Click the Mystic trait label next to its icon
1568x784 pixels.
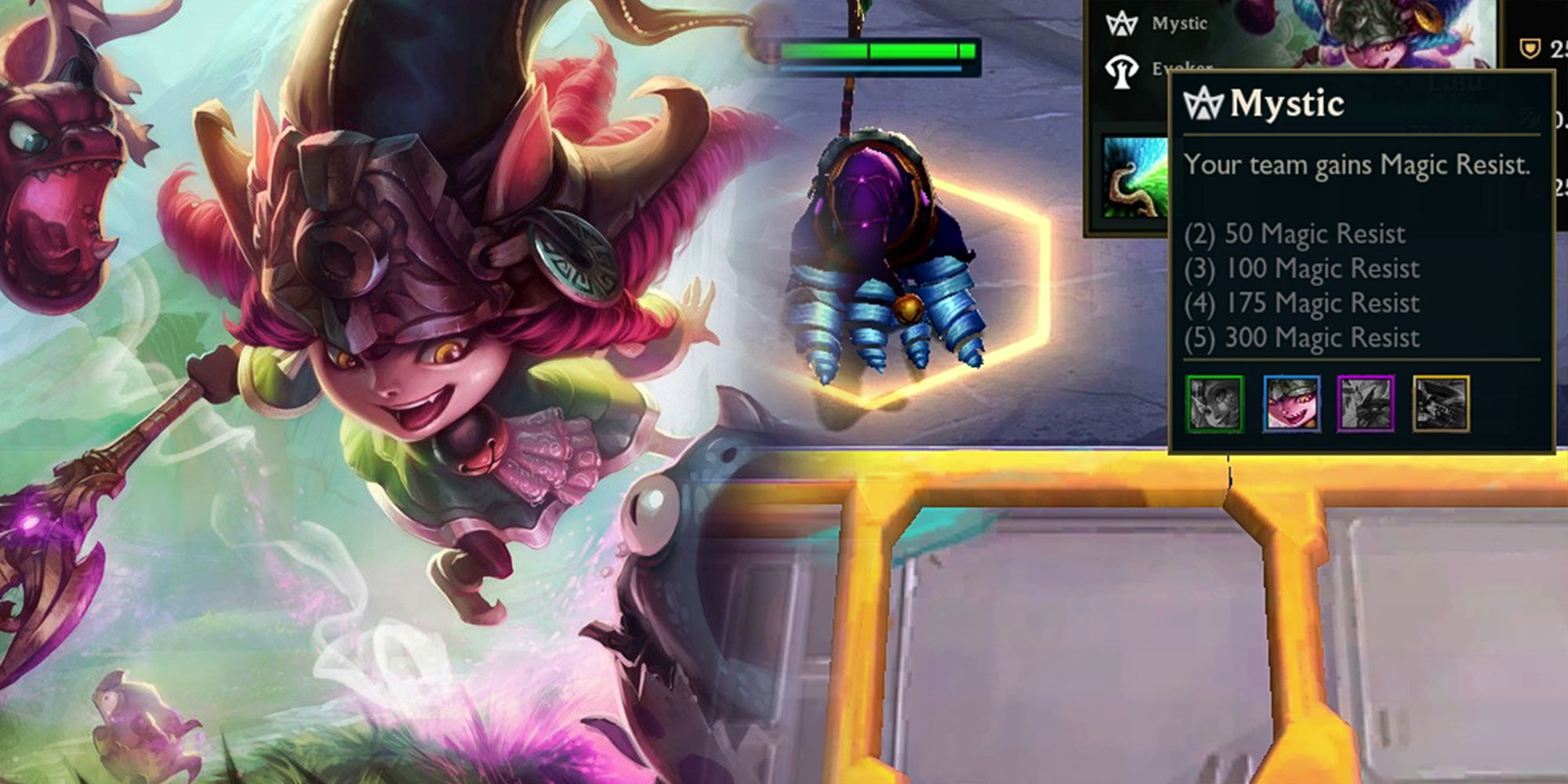1180,24
